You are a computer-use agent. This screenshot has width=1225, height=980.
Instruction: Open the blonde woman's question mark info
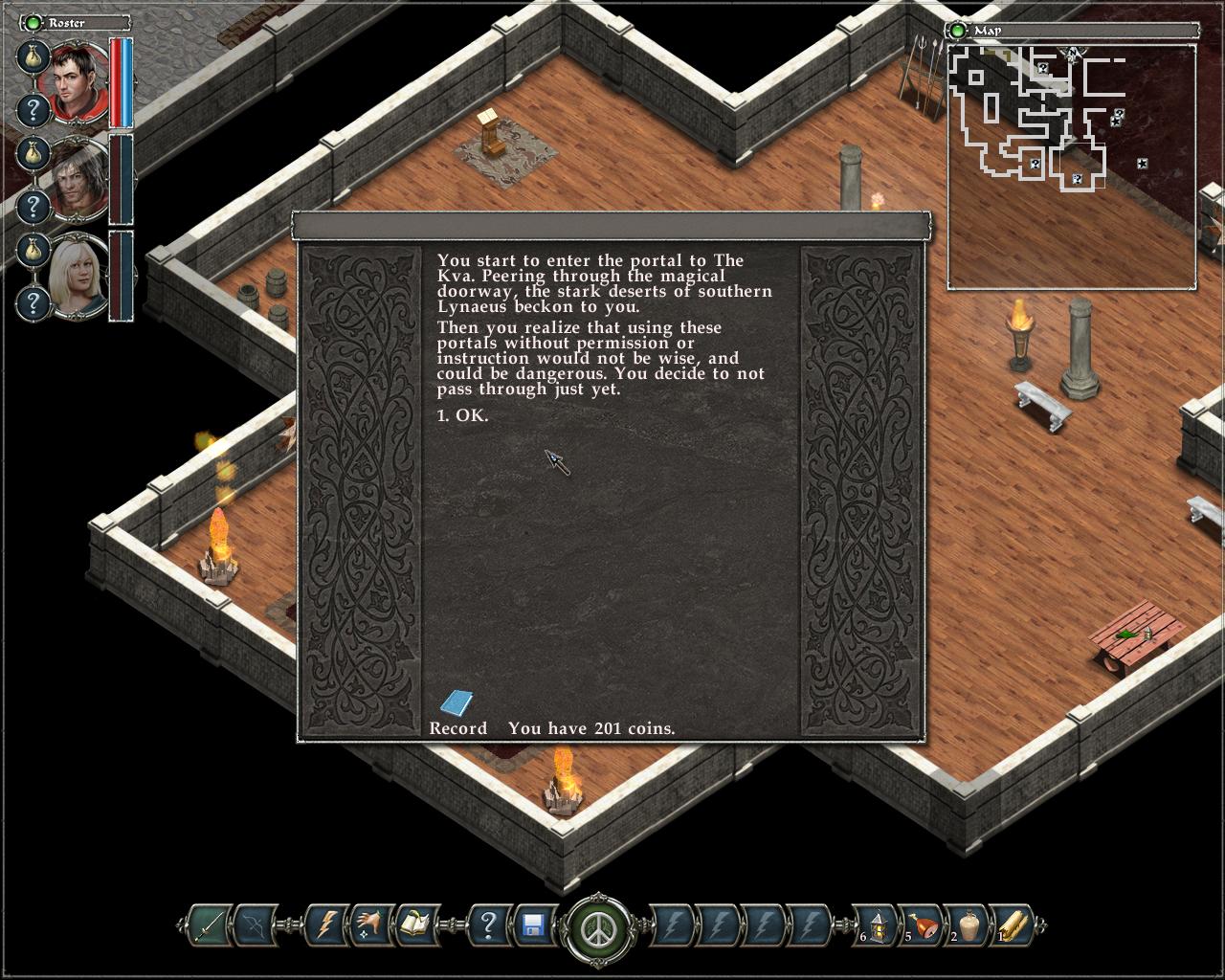click(33, 303)
